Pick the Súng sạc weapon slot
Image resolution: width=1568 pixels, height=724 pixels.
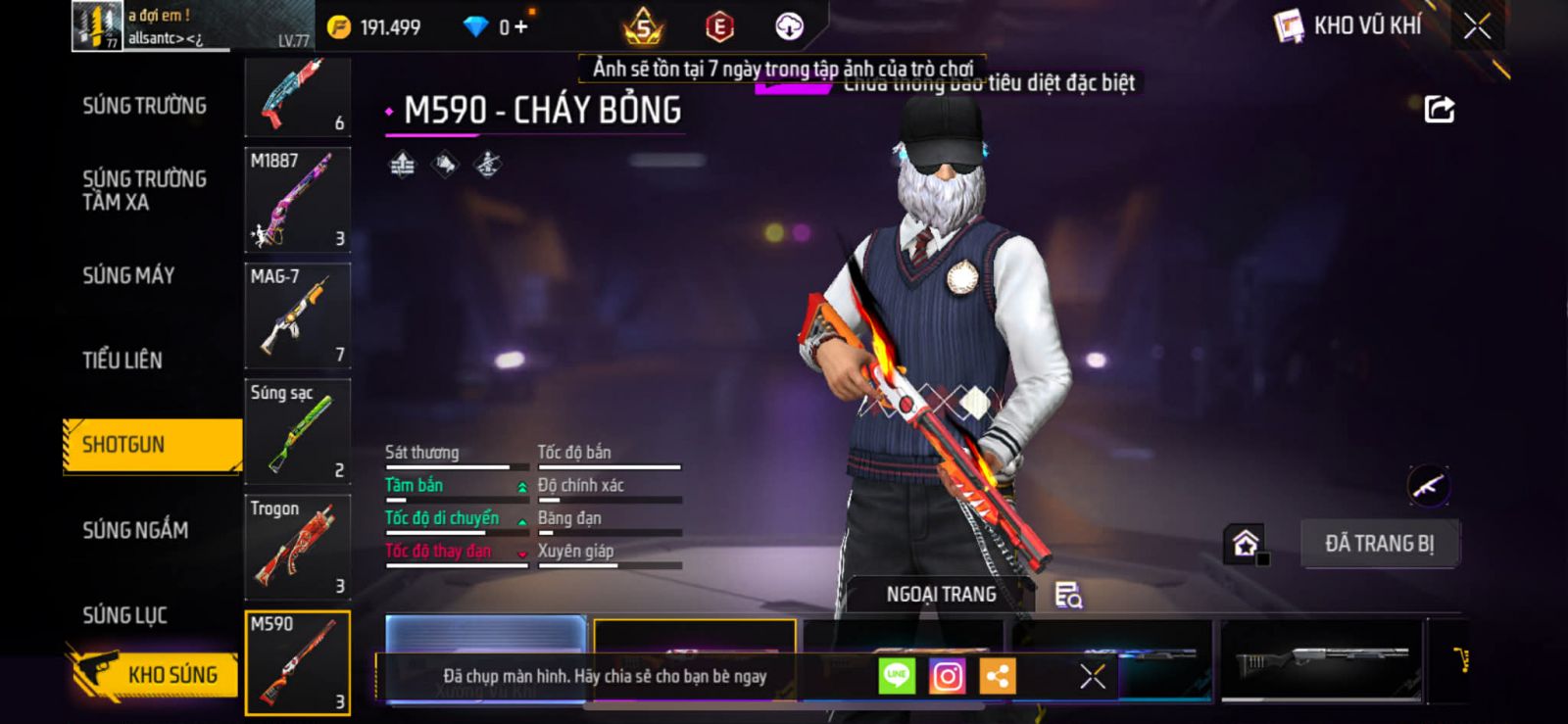pos(297,431)
